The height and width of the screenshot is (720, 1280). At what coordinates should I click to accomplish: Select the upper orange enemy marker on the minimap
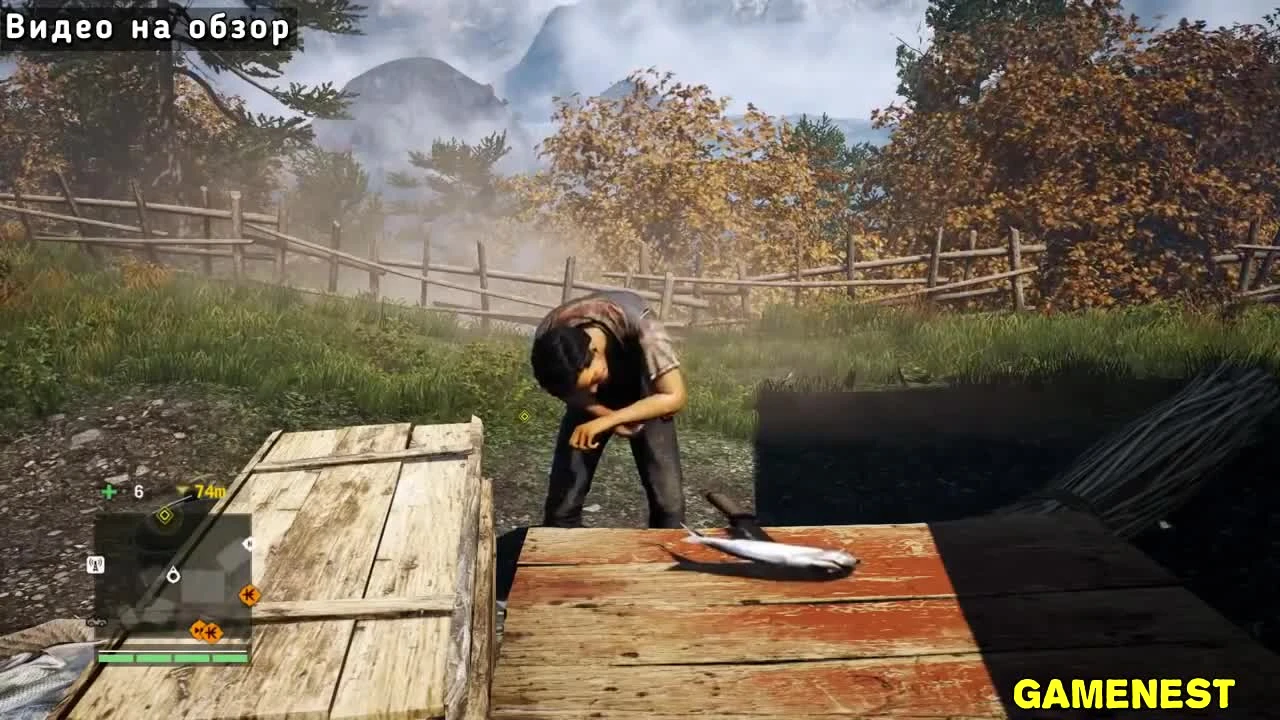249,594
